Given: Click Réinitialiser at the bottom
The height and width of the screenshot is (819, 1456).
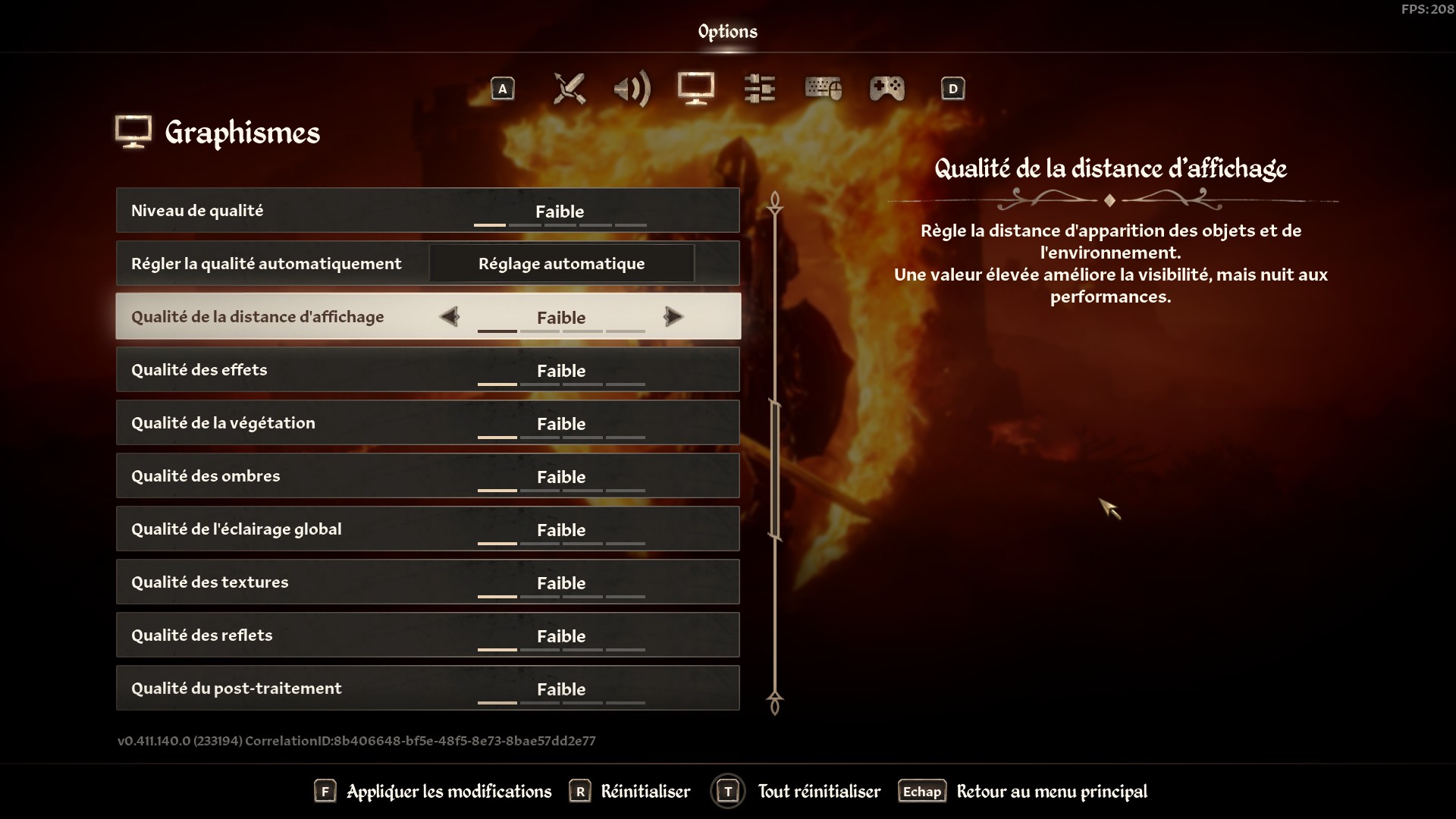Looking at the screenshot, I should pyautogui.click(x=644, y=791).
